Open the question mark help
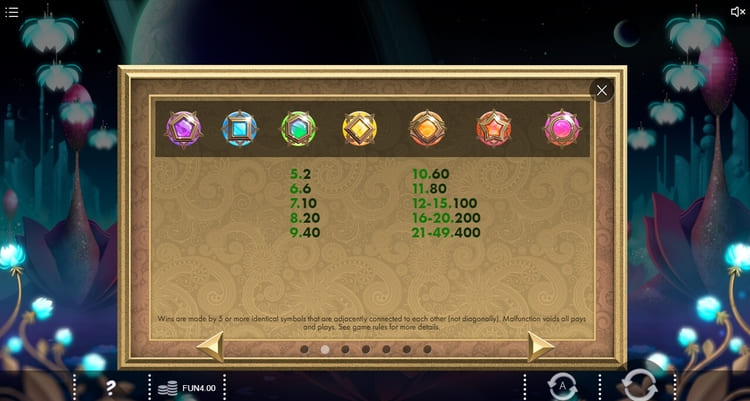Image resolution: width=750 pixels, height=401 pixels. tap(111, 387)
